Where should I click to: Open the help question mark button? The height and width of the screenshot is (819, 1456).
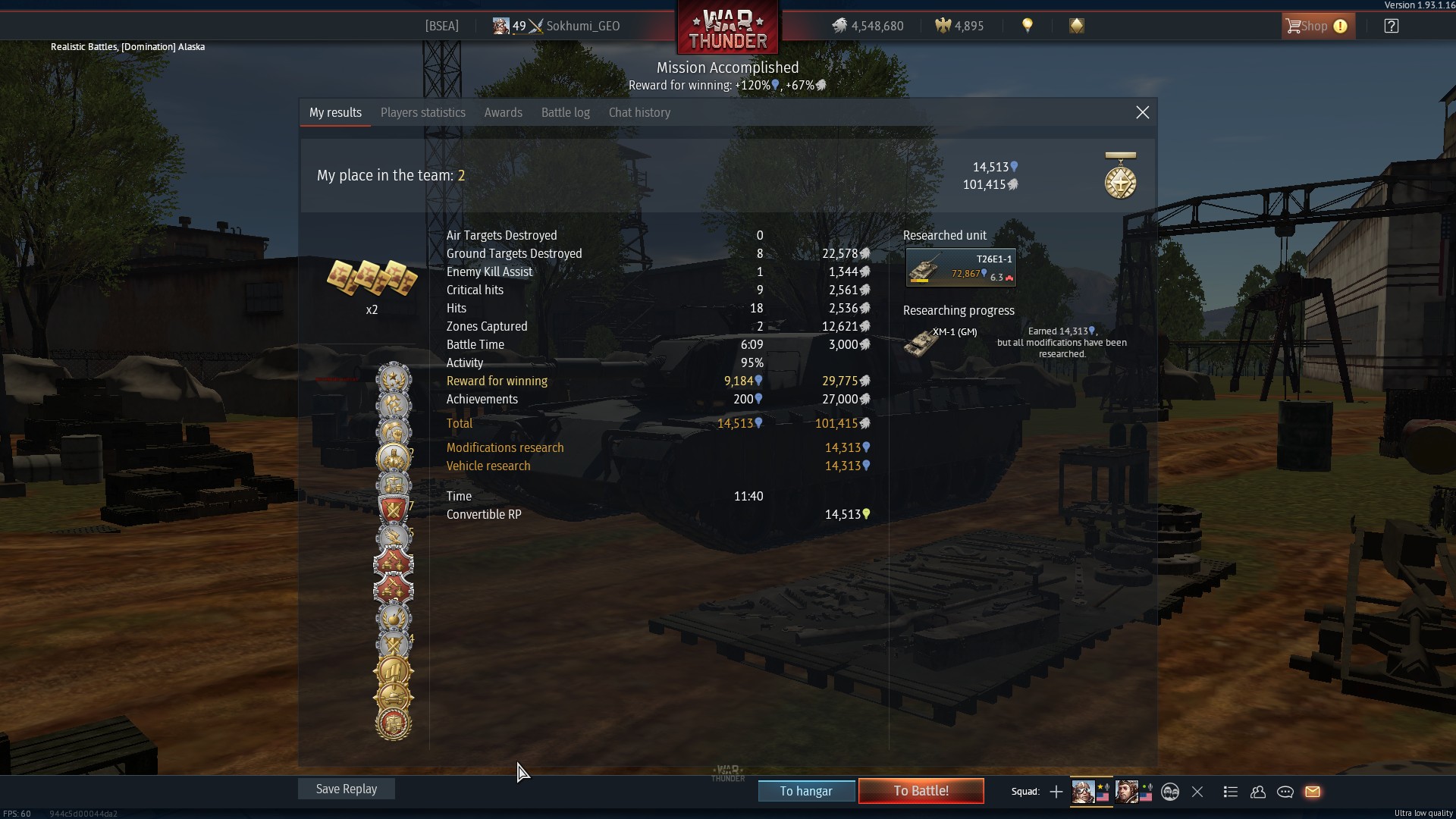click(x=1391, y=26)
